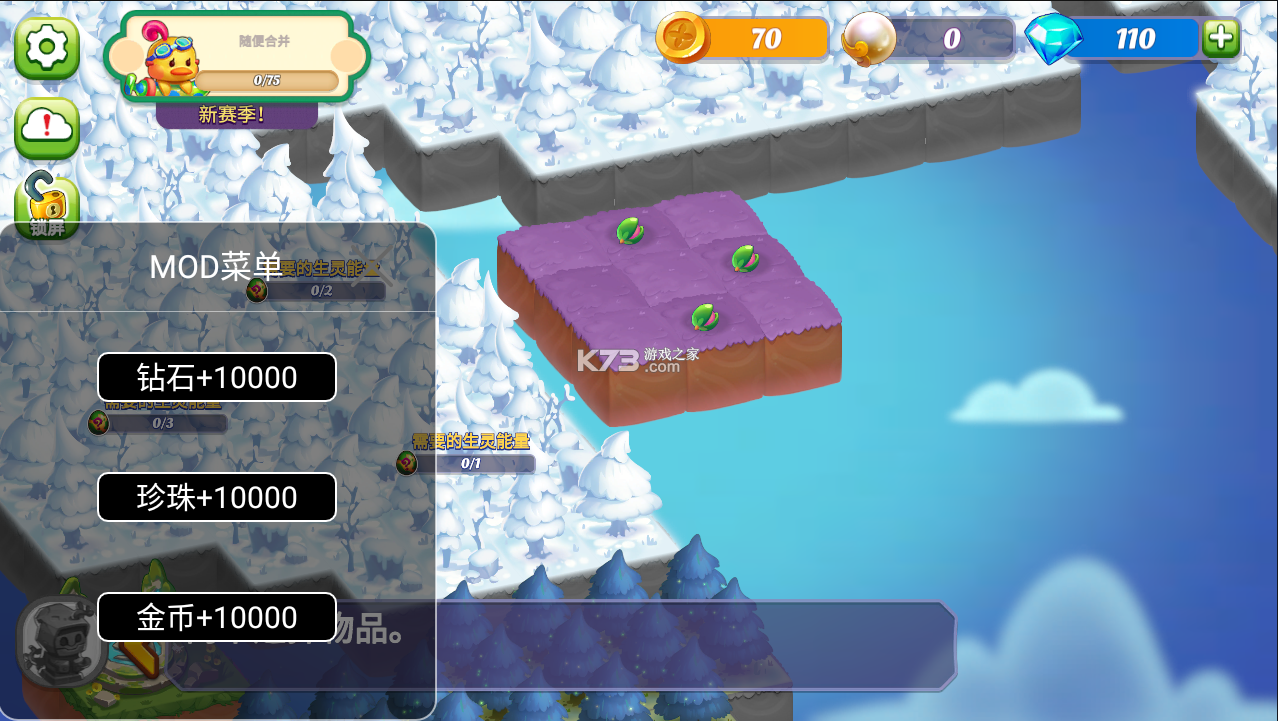Open the 新赛季 new season label

coord(236,115)
